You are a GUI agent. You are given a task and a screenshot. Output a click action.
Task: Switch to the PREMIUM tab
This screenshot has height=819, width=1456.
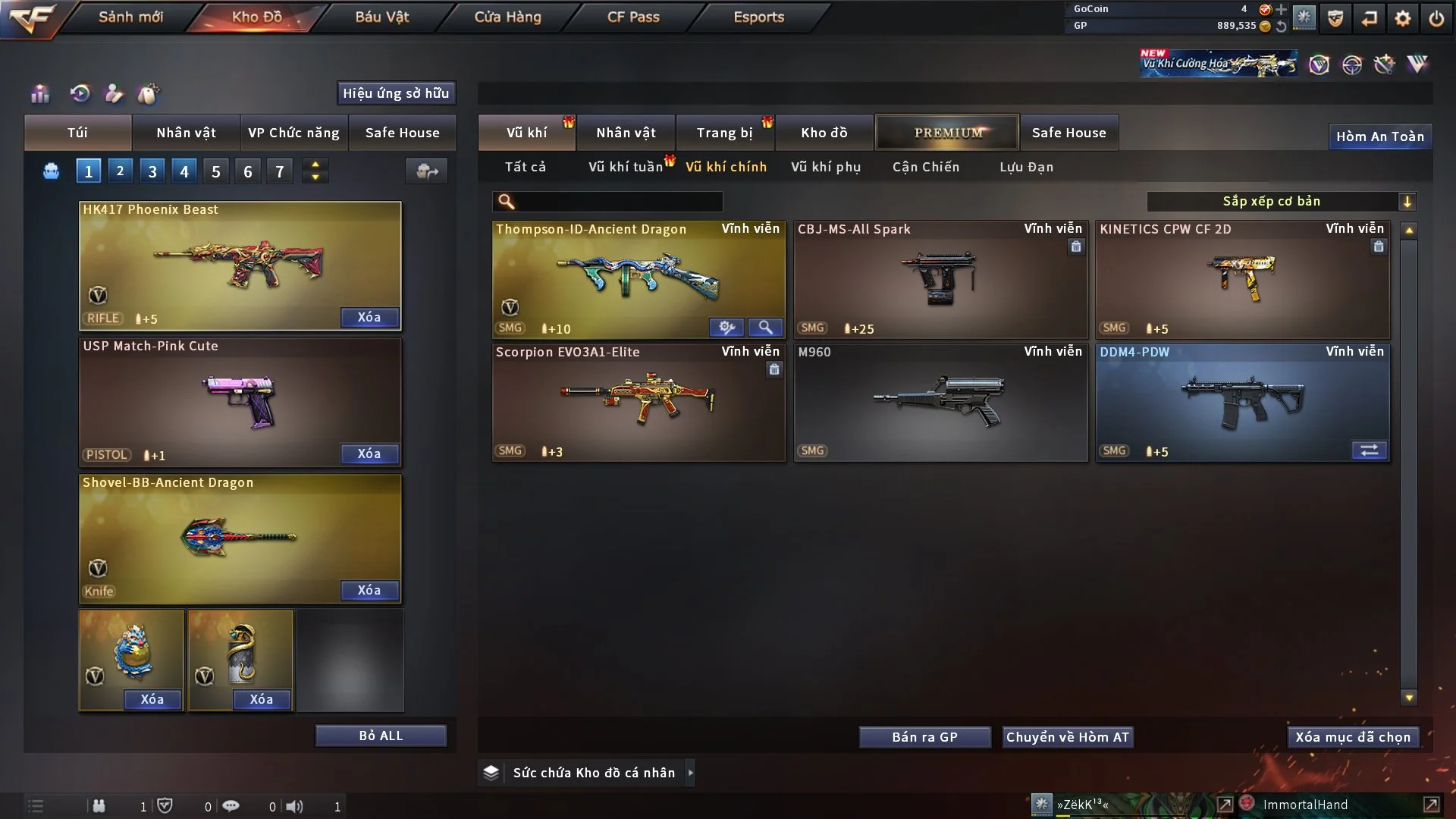tap(947, 133)
